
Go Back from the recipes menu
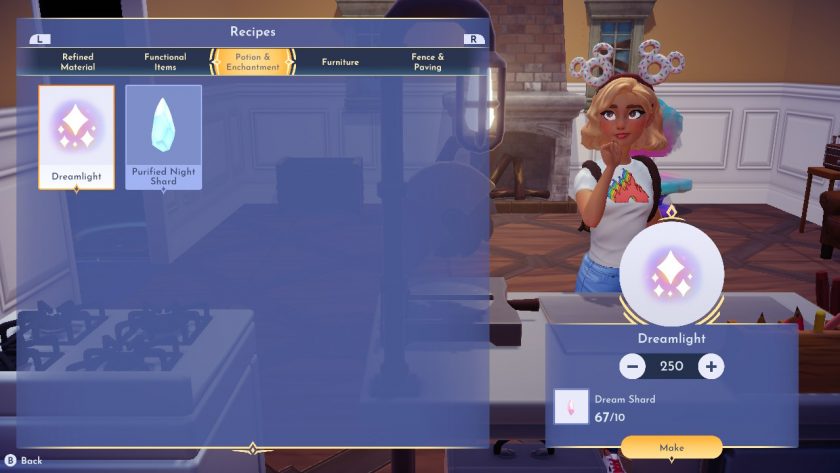(x=24, y=461)
